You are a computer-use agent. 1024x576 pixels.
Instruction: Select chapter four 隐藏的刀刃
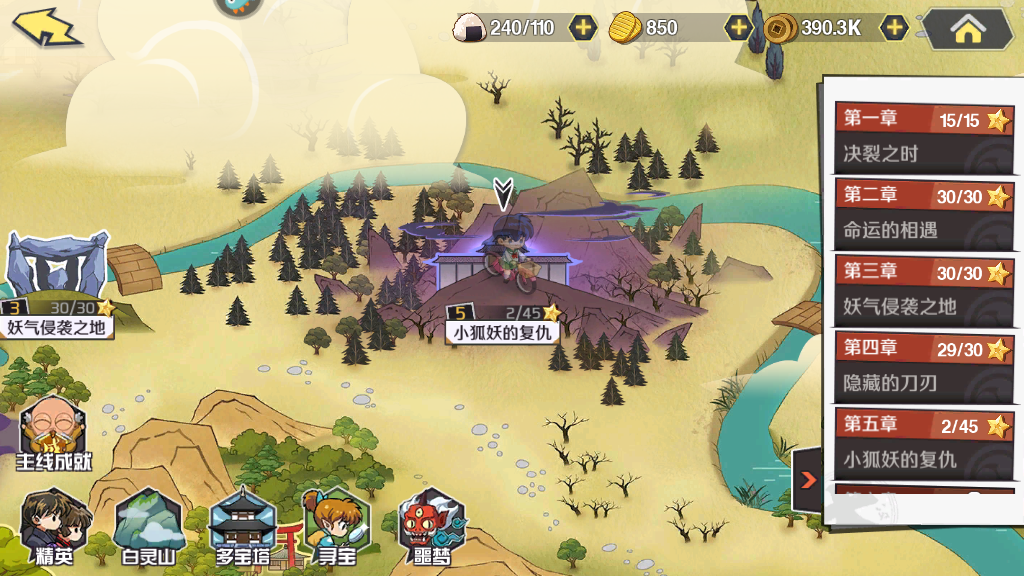click(x=924, y=366)
